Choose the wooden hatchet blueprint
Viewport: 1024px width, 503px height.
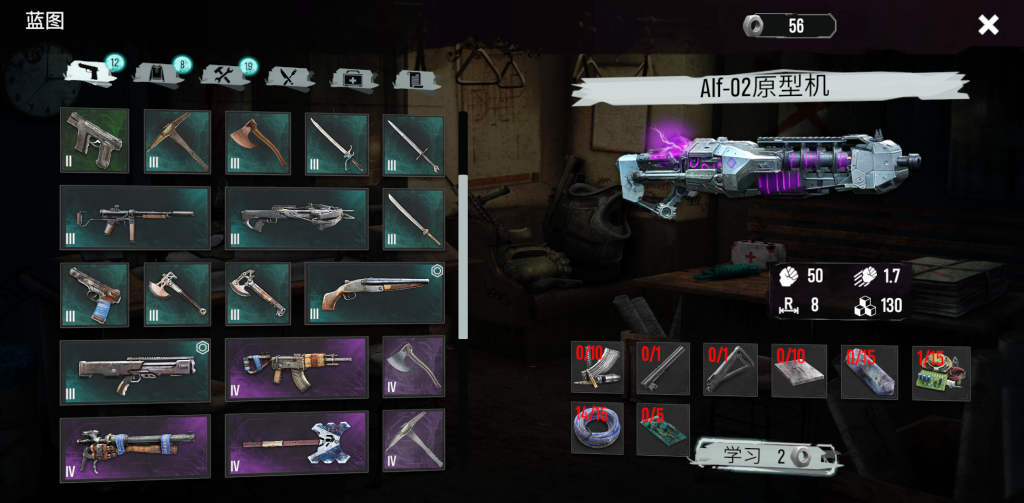tap(257, 142)
